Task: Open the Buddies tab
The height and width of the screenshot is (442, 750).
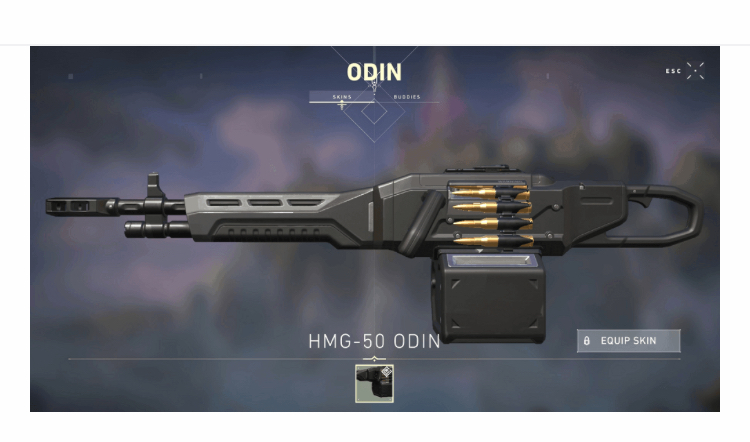Action: coord(406,97)
